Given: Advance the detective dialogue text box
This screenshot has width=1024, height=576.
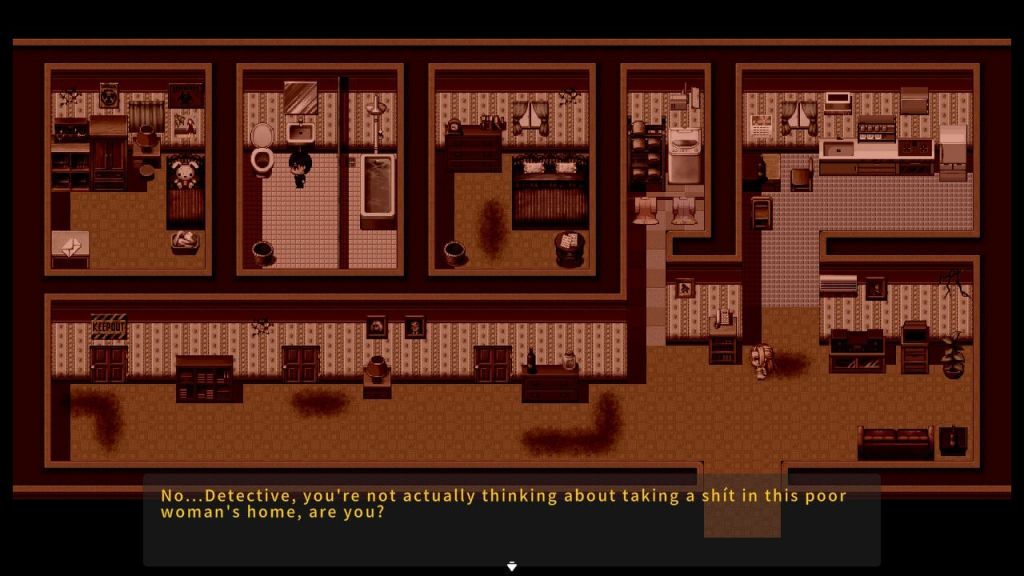Looking at the screenshot, I should pyautogui.click(x=511, y=522).
